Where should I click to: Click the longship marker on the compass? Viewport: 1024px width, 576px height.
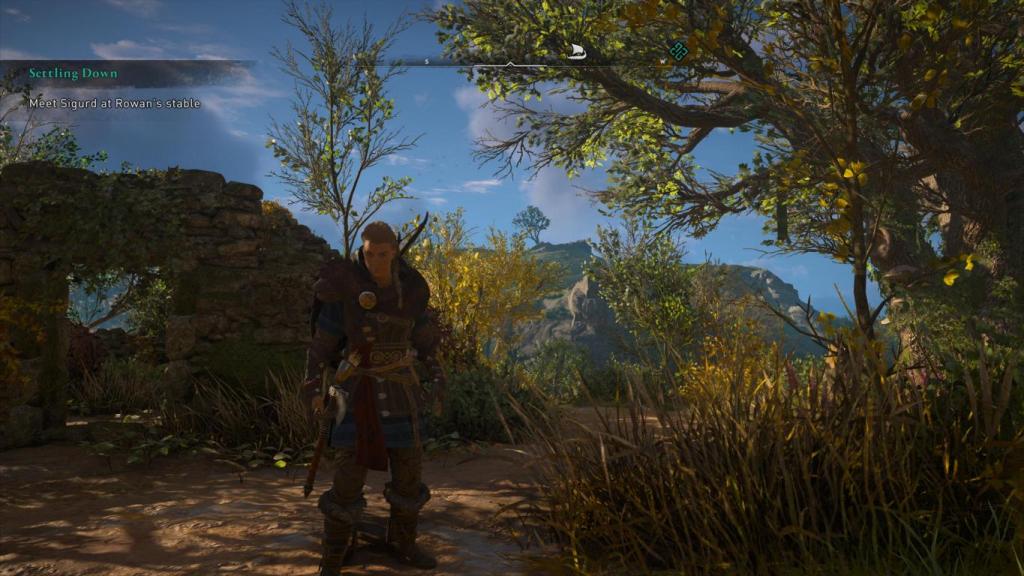576,52
